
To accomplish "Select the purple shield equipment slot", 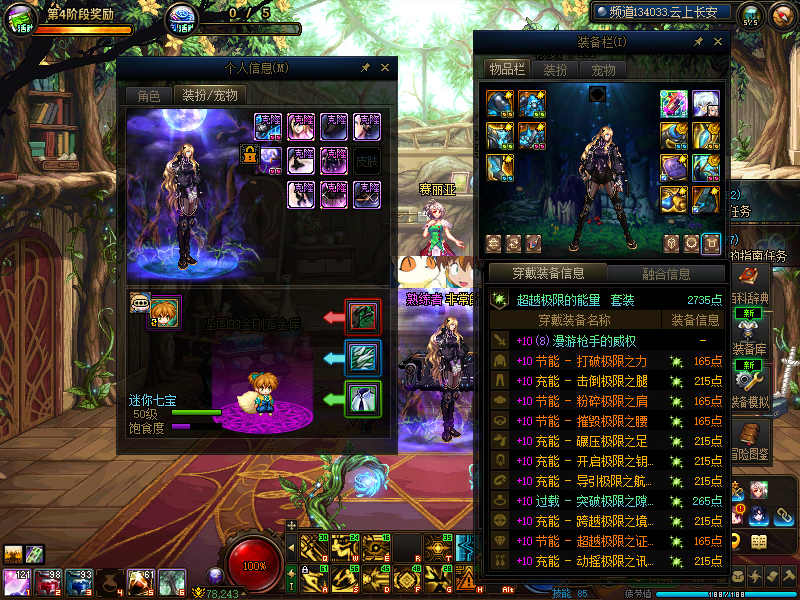I will pyautogui.click(x=674, y=168).
